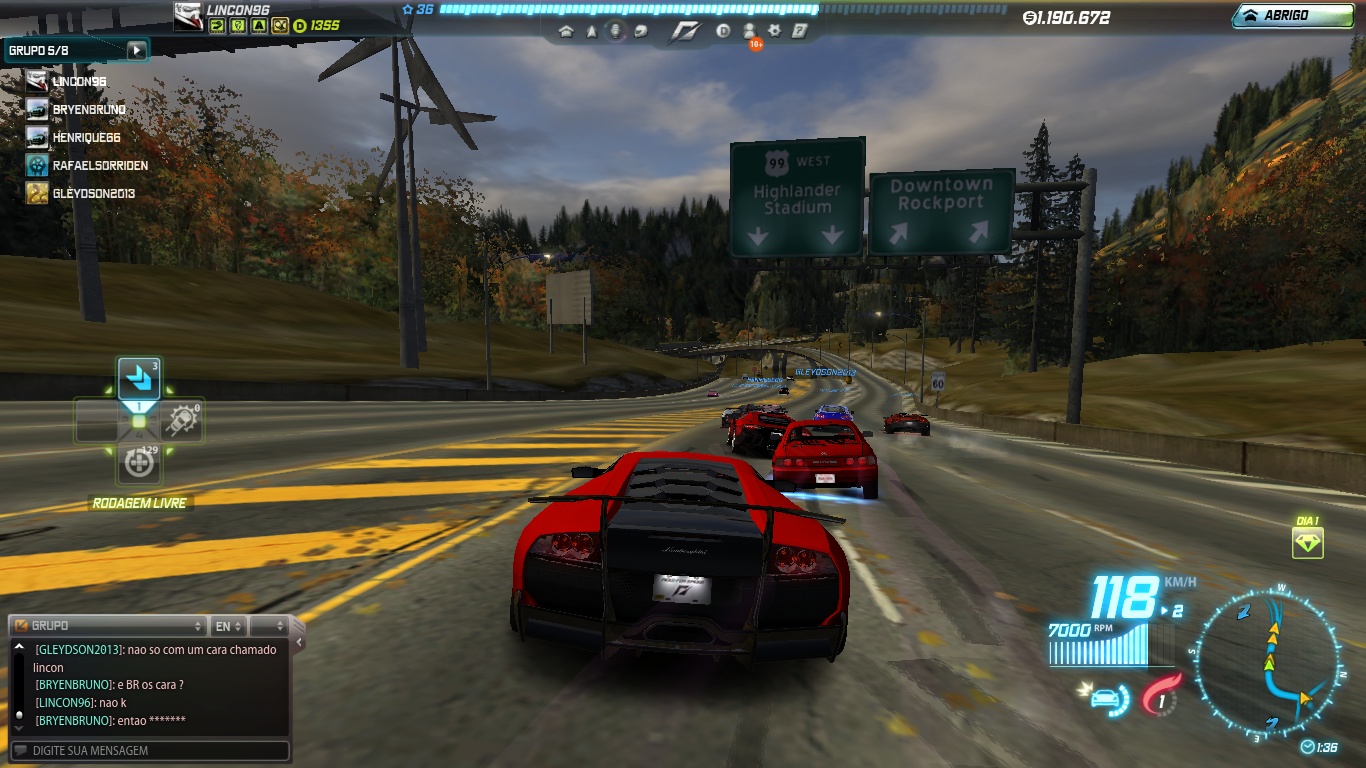Toggle the microphone voice chat icon

(x=615, y=31)
